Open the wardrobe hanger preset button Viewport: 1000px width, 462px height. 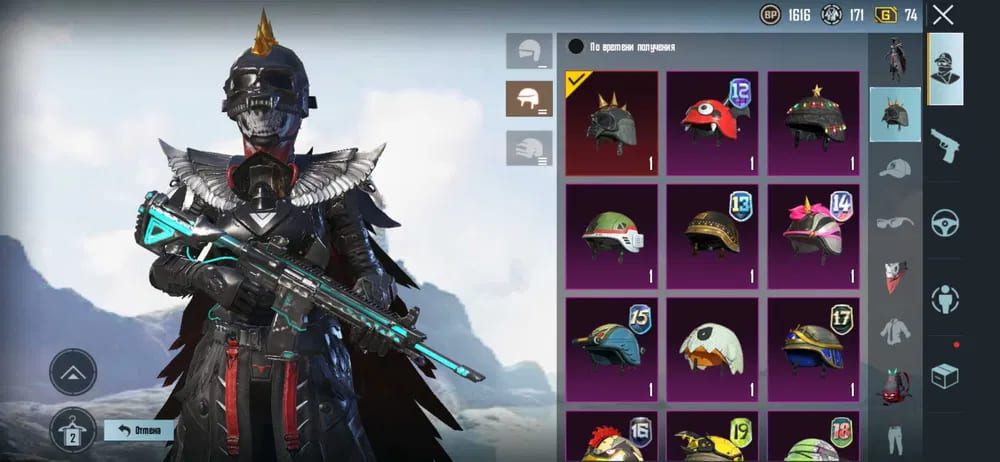73,430
